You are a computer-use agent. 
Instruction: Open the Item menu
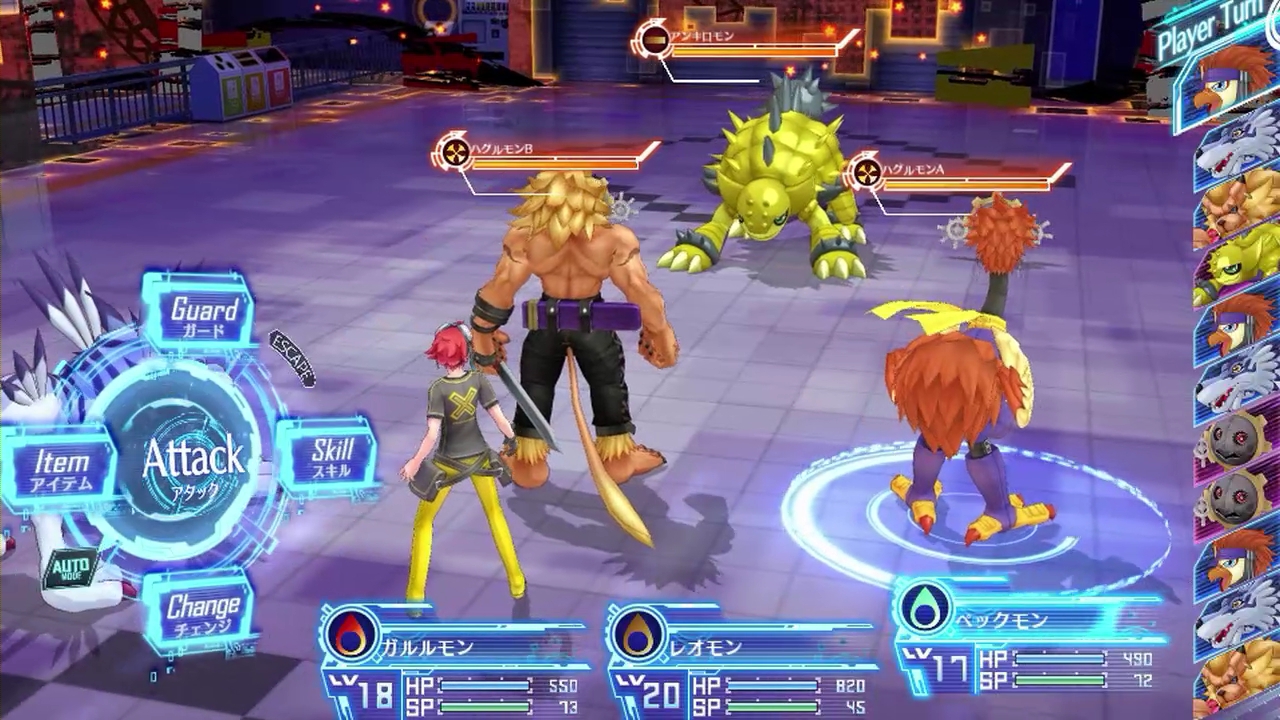pyautogui.click(x=62, y=468)
